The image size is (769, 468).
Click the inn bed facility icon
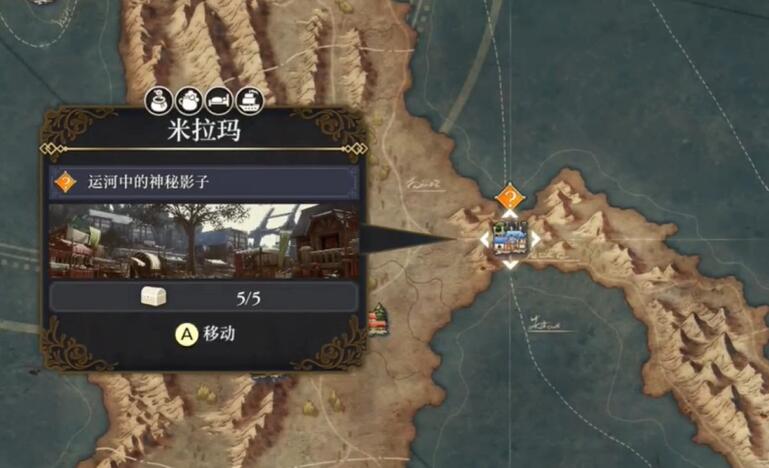(217, 100)
